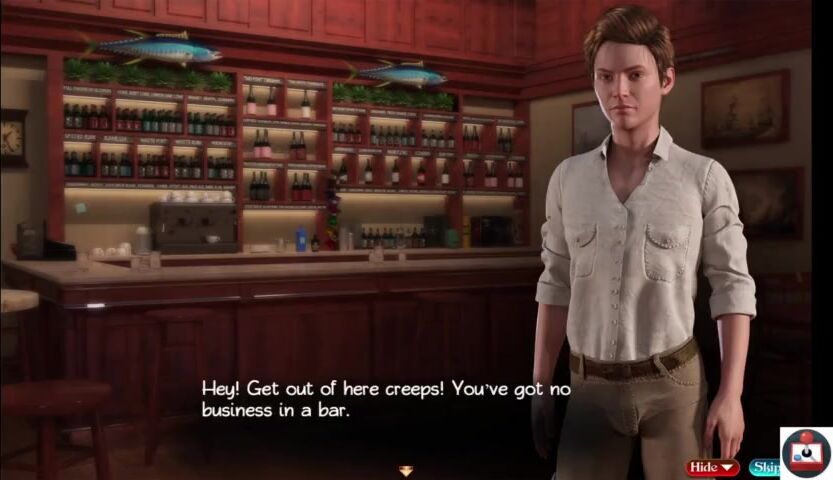Viewport: 833px width, 480px height.
Task: Hide the dialogue text box
Action: (x=712, y=467)
